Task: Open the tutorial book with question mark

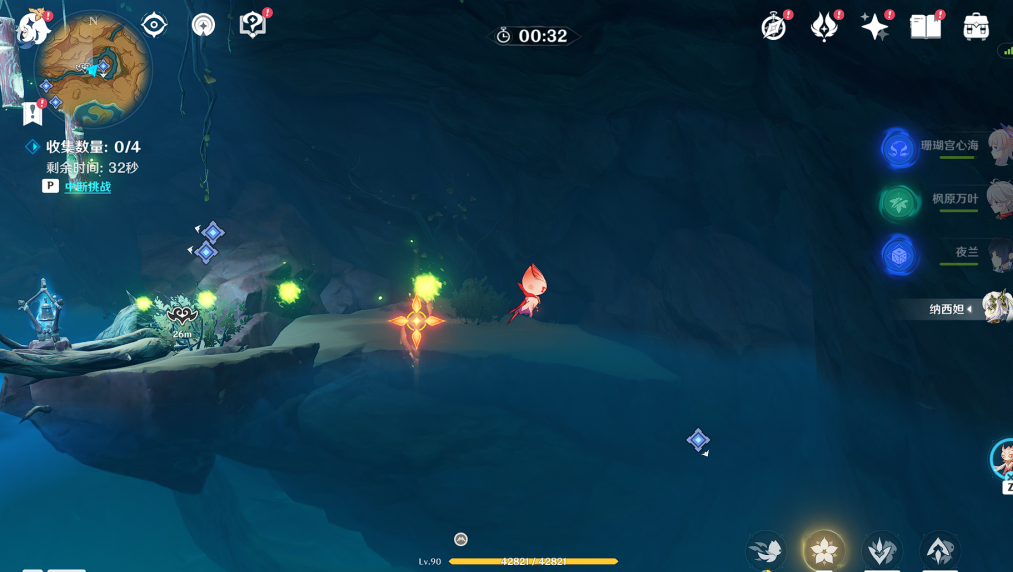Action: [253, 24]
